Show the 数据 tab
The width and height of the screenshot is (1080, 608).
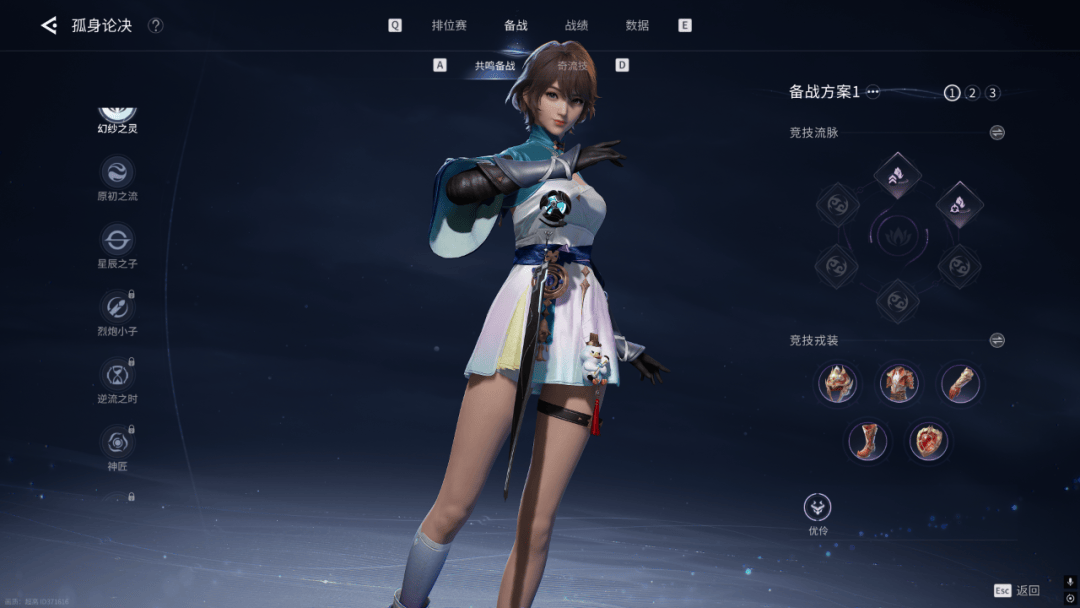point(637,25)
